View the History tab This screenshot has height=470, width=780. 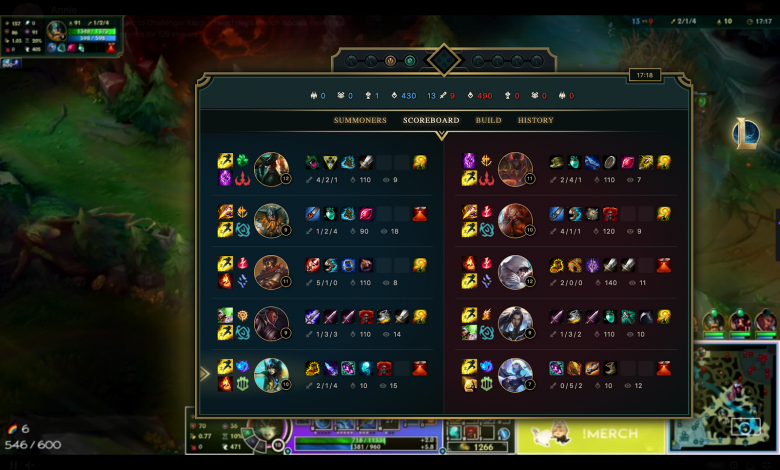[x=535, y=121]
